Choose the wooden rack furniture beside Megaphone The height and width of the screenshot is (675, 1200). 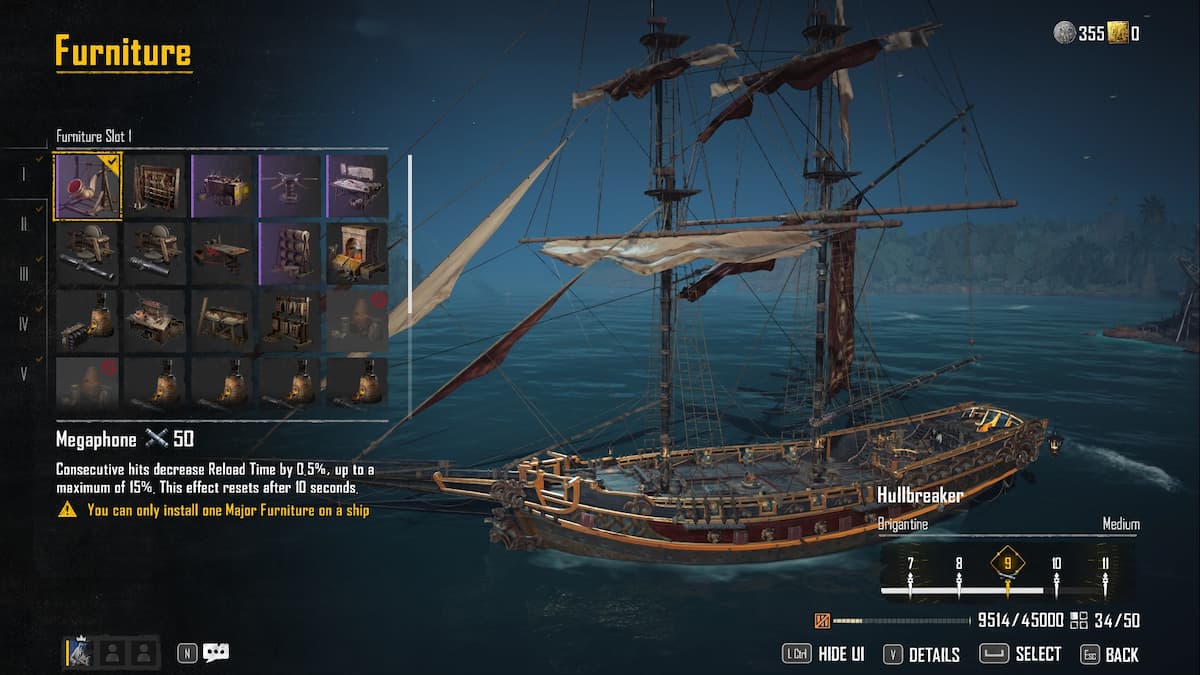click(155, 185)
